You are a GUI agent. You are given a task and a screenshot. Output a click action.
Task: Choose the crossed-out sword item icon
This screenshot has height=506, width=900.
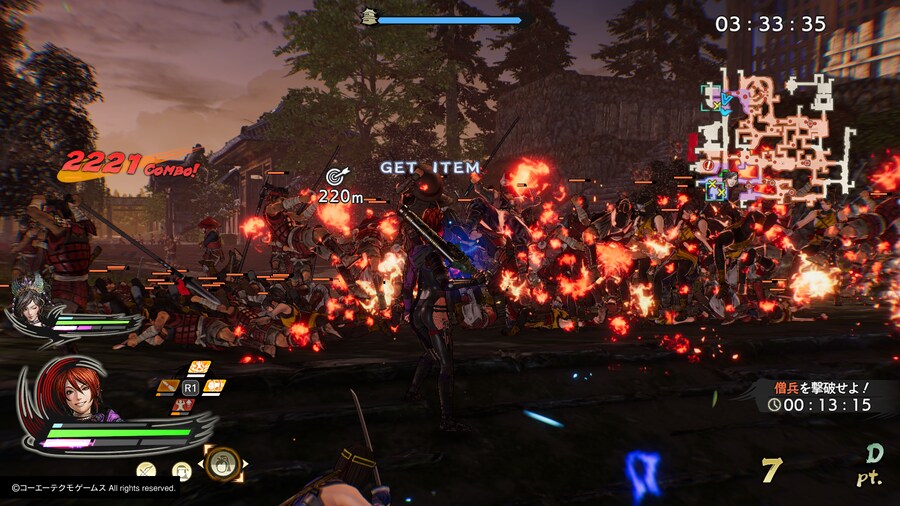146,469
